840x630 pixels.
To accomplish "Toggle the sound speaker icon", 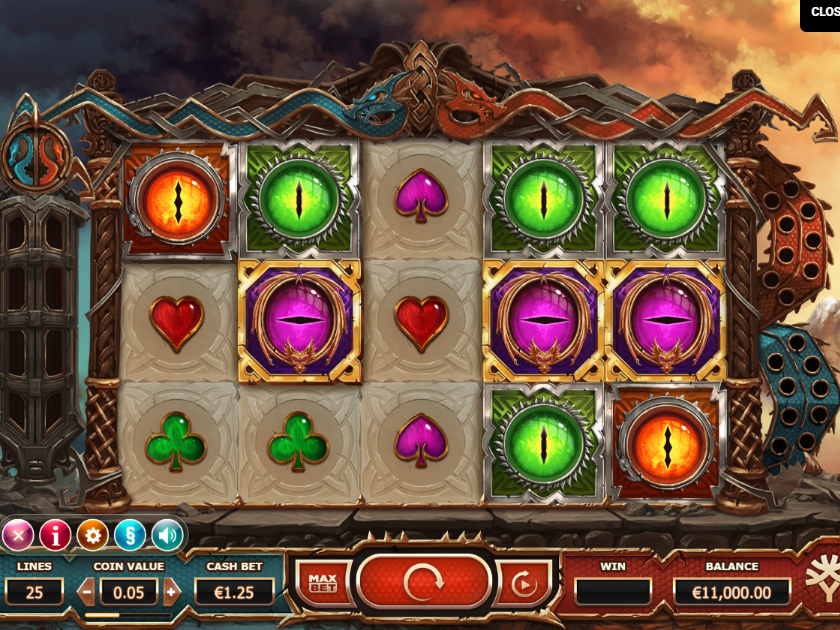I will point(166,536).
